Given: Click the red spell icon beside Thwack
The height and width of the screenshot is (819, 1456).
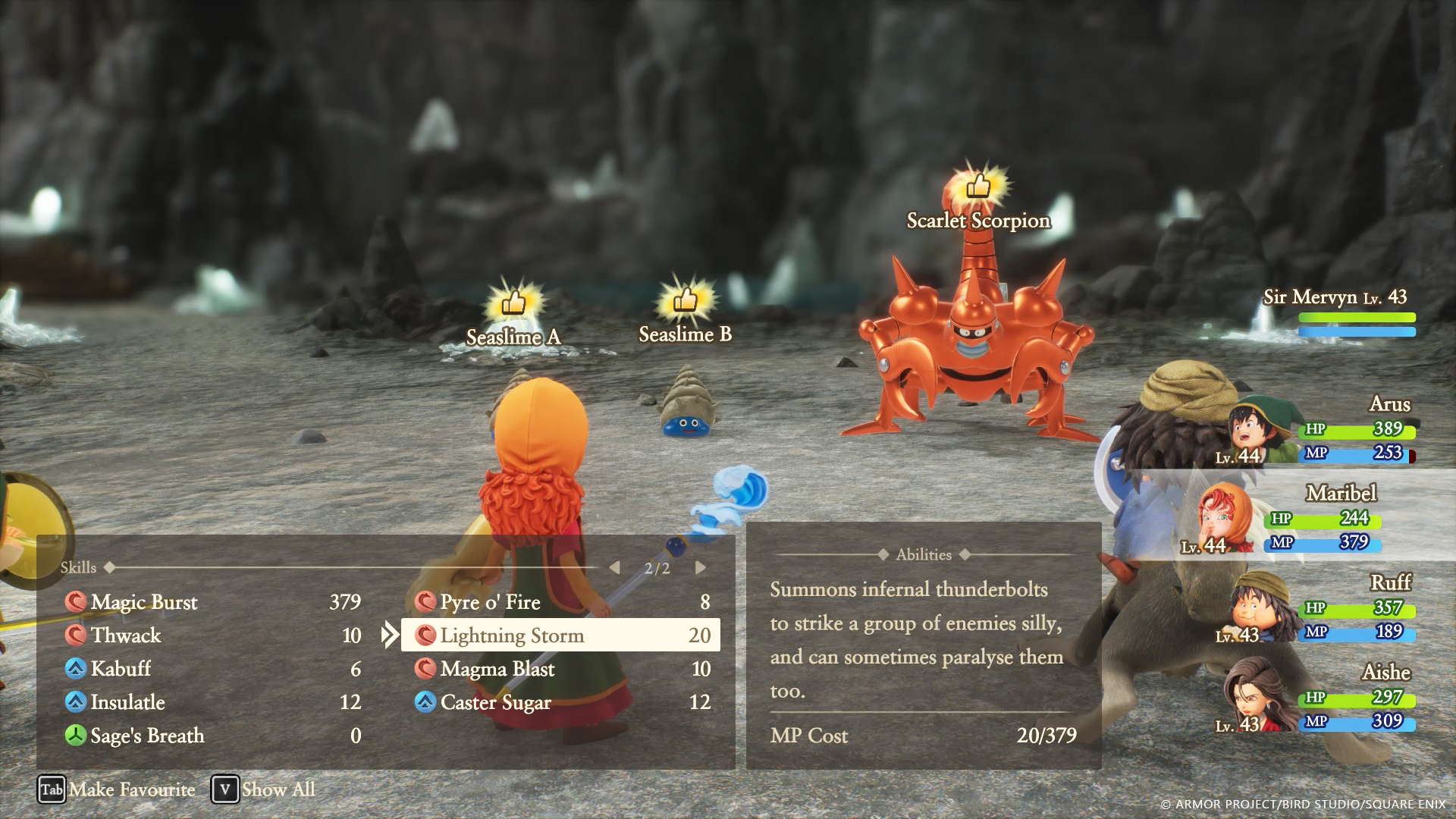Looking at the screenshot, I should [76, 635].
